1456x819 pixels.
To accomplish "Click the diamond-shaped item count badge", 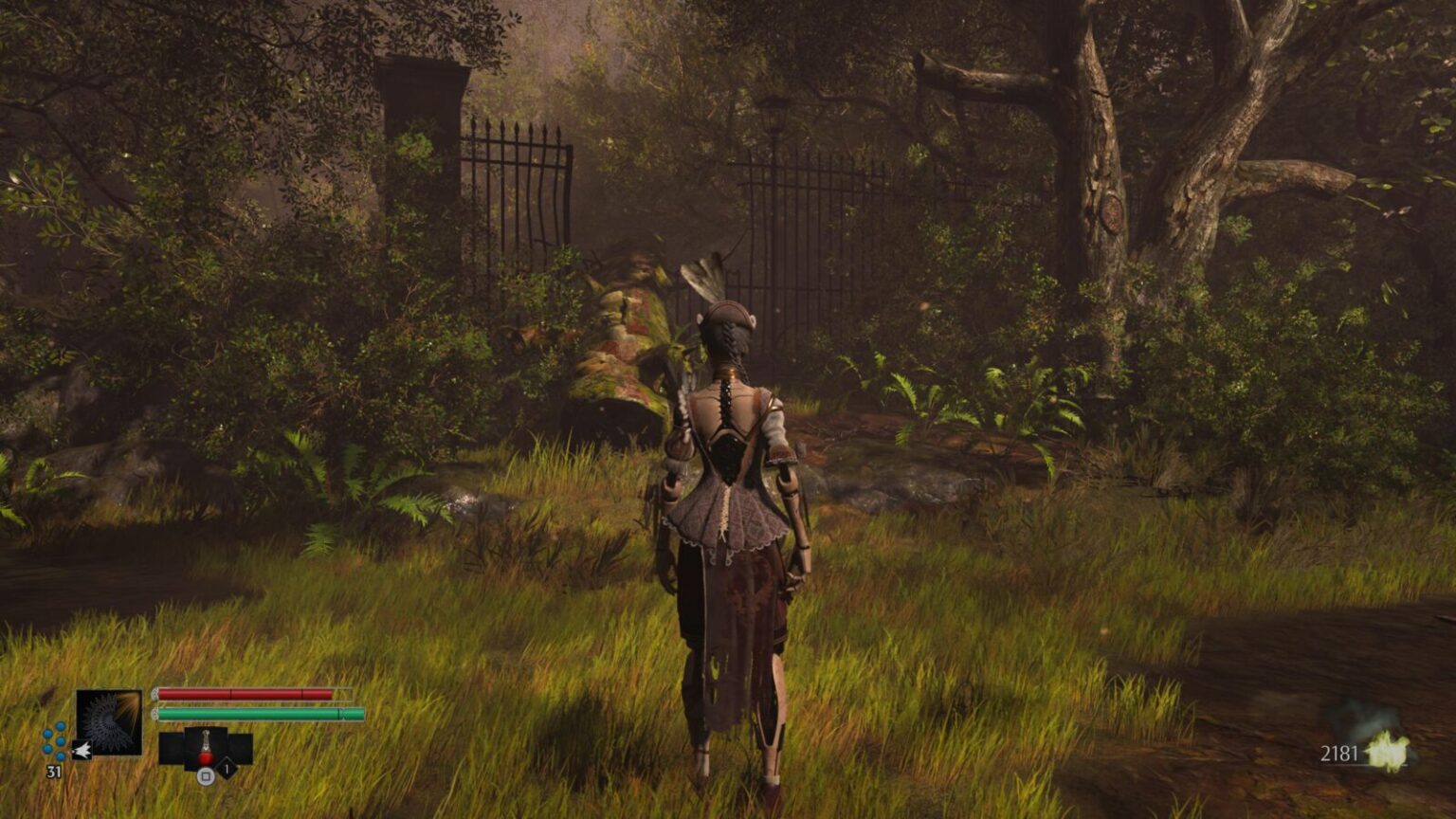I will (226, 770).
